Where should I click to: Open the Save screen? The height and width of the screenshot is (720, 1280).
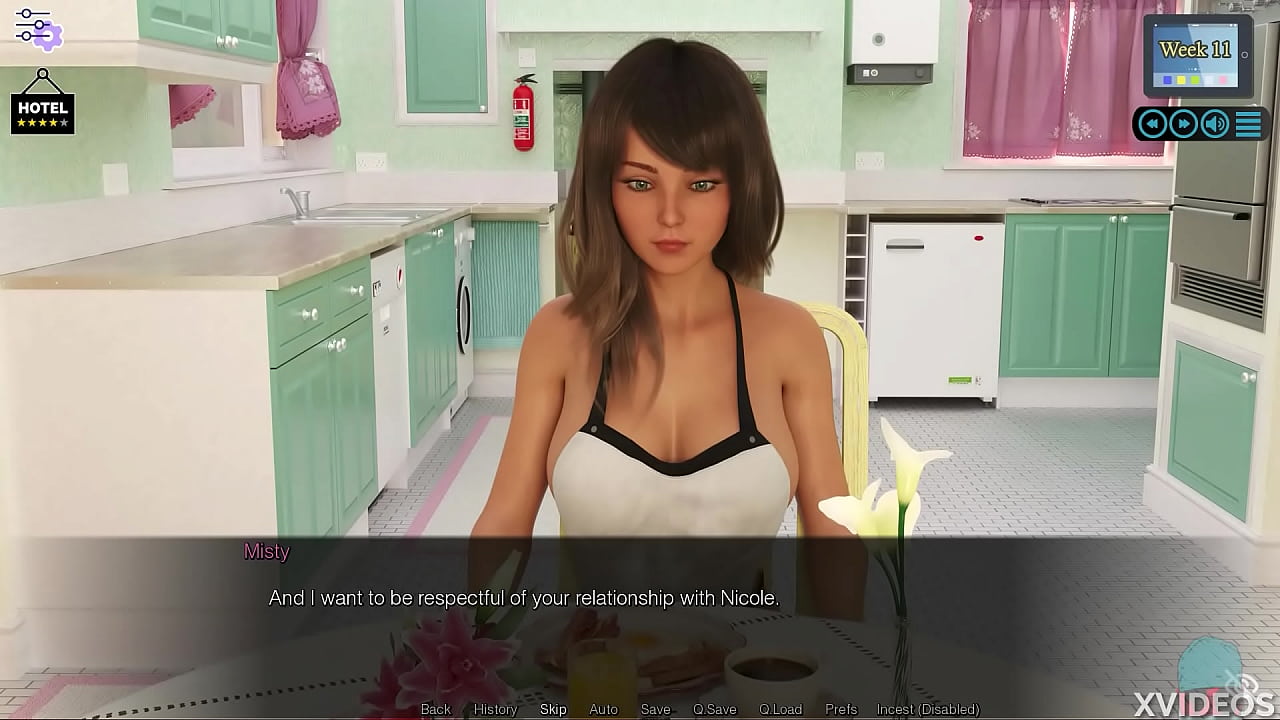tap(656, 709)
